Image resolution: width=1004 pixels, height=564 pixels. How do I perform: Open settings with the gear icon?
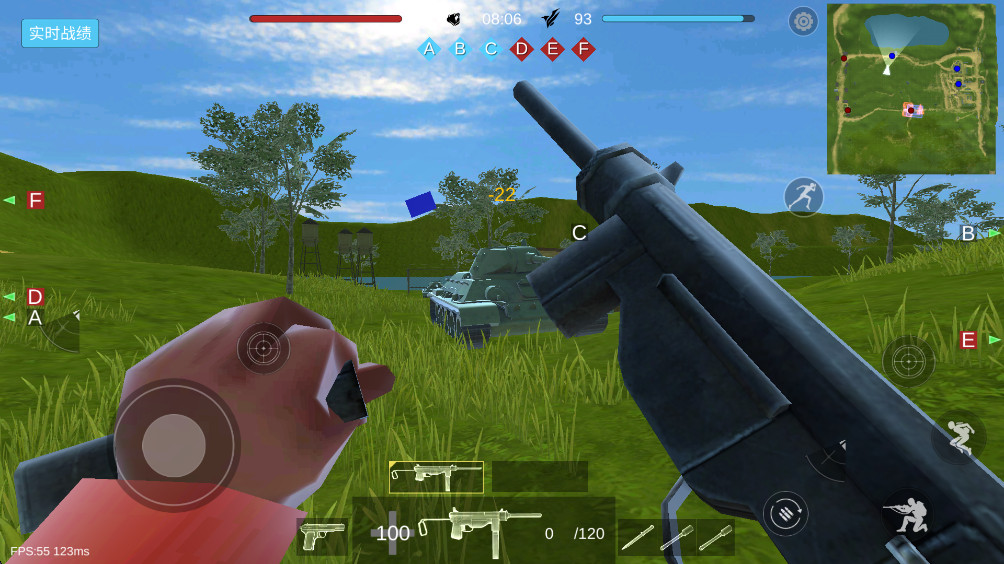tap(803, 21)
